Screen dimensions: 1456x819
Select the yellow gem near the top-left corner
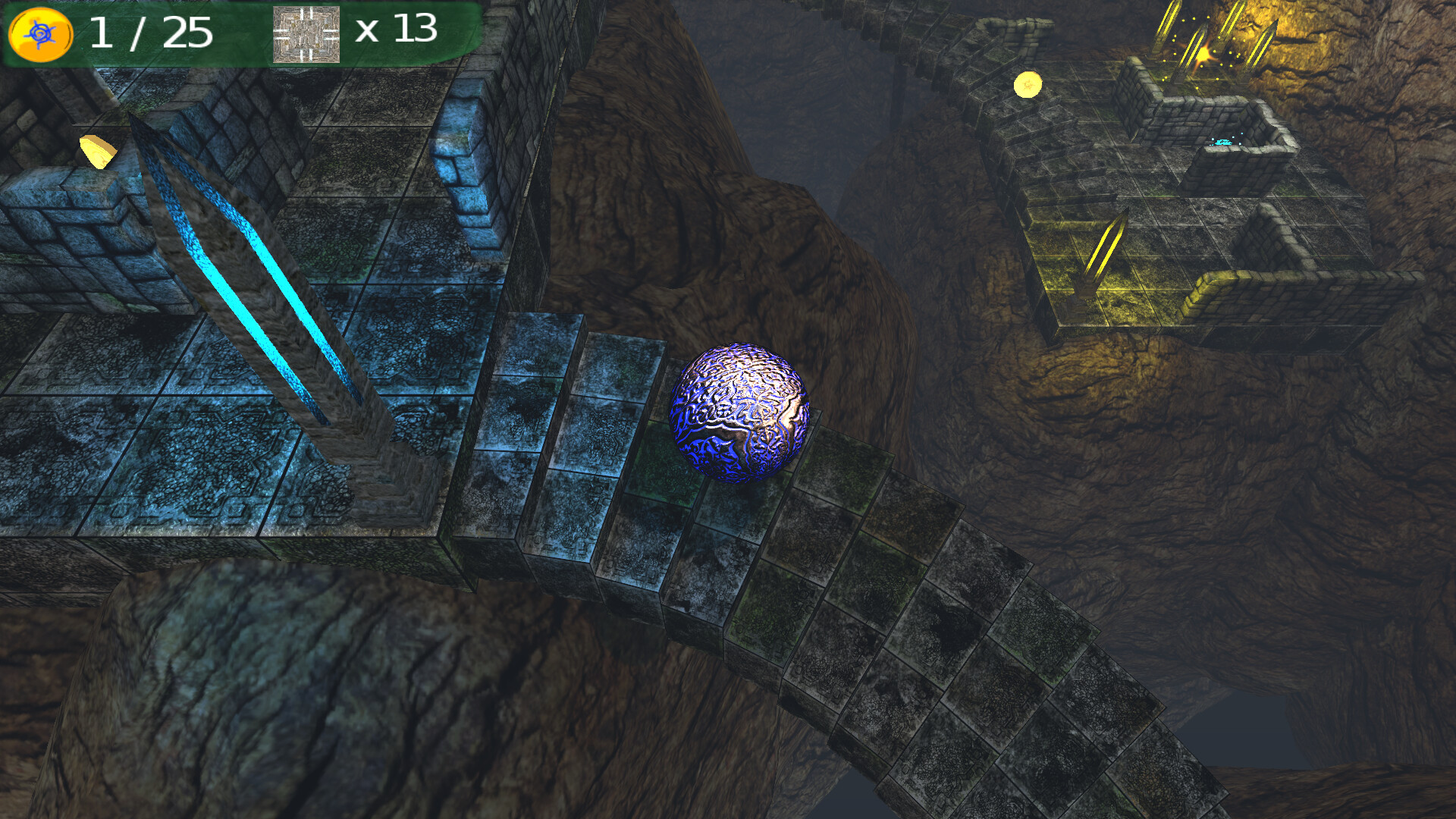pyautogui.click(x=97, y=149)
